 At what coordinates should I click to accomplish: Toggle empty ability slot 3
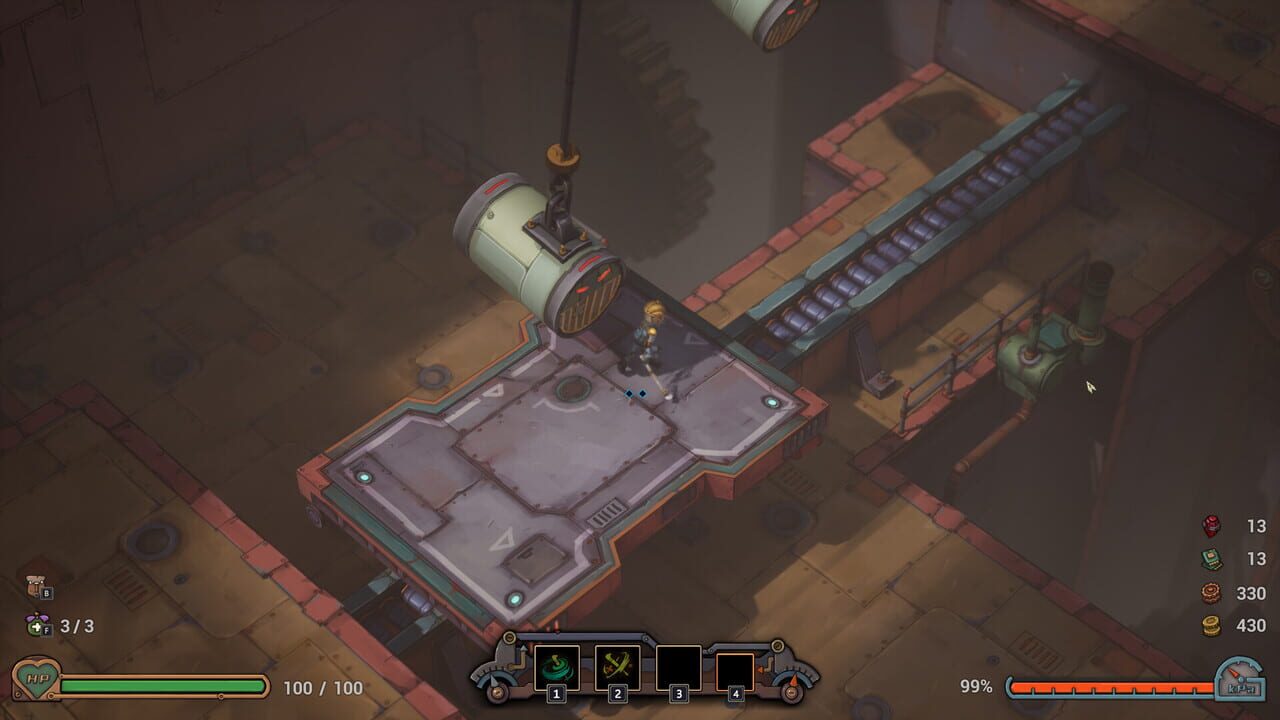[677, 667]
